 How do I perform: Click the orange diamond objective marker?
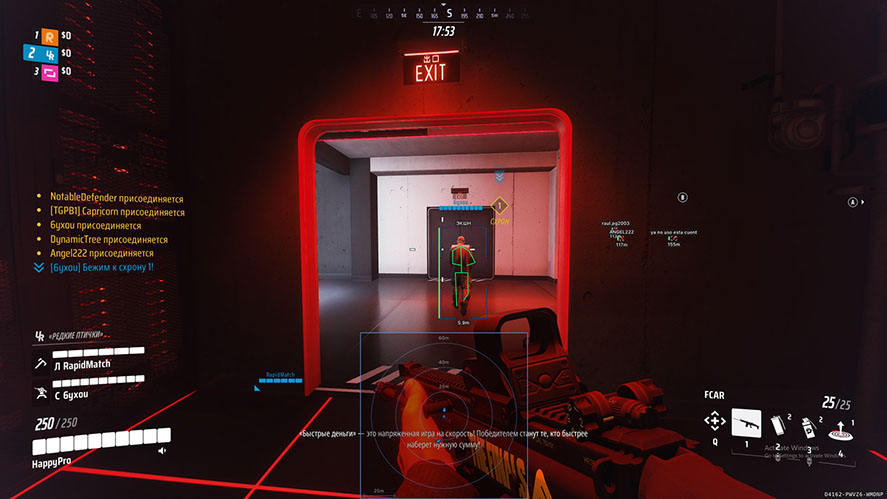500,207
